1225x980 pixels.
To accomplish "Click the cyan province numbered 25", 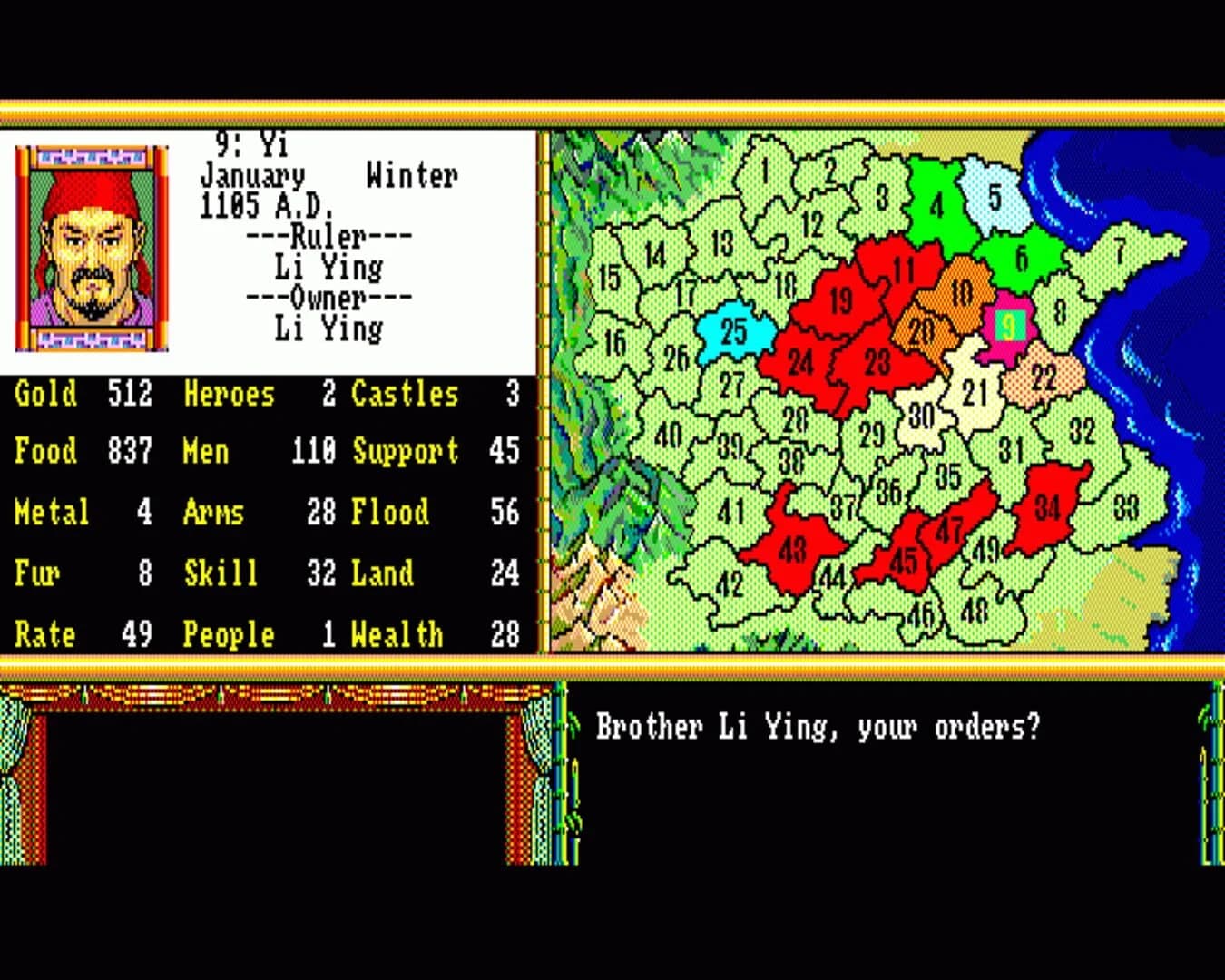I will (x=735, y=332).
